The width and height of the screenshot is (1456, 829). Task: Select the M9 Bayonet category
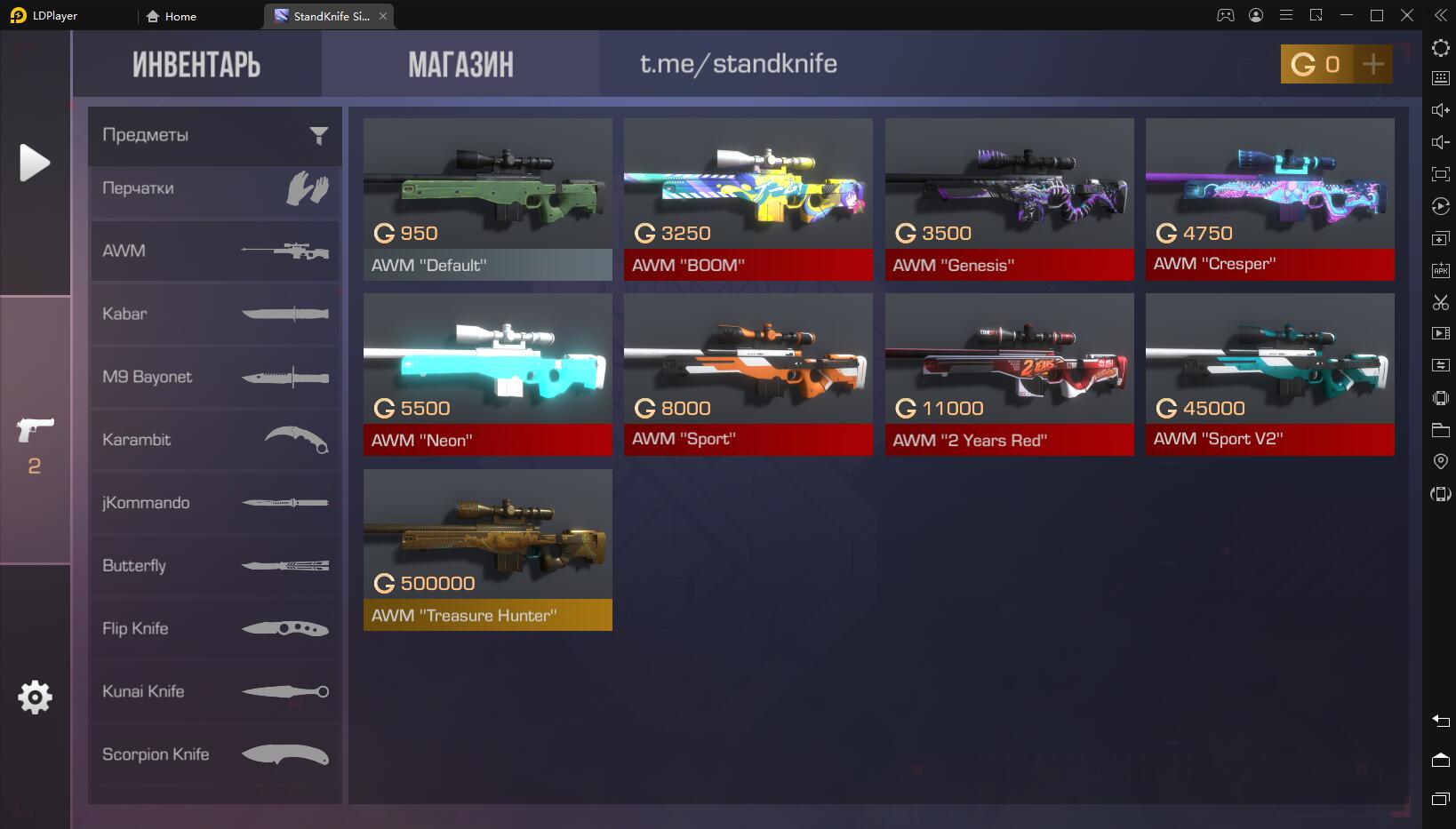pos(214,377)
